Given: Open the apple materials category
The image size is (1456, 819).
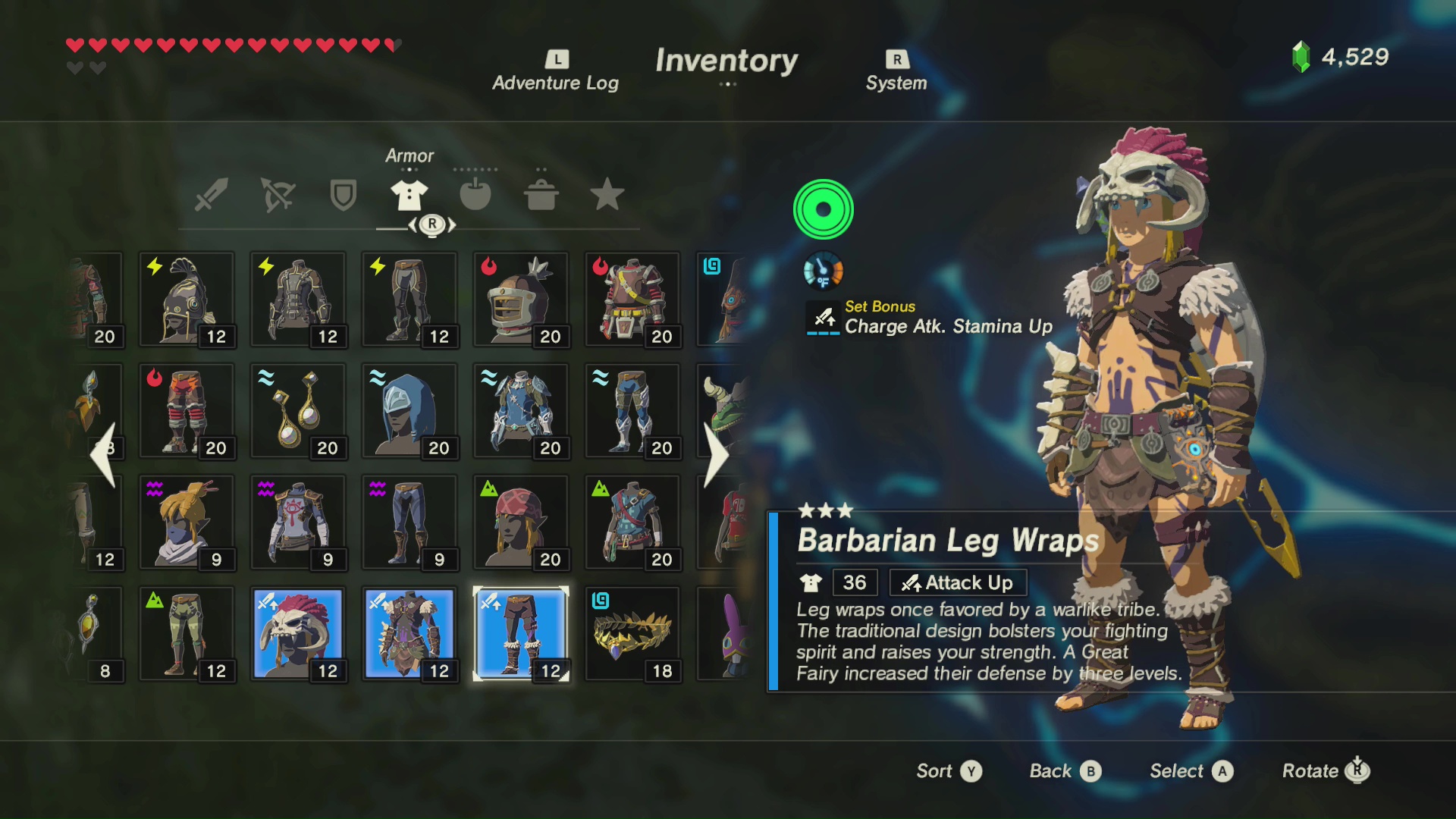Looking at the screenshot, I should 475,195.
